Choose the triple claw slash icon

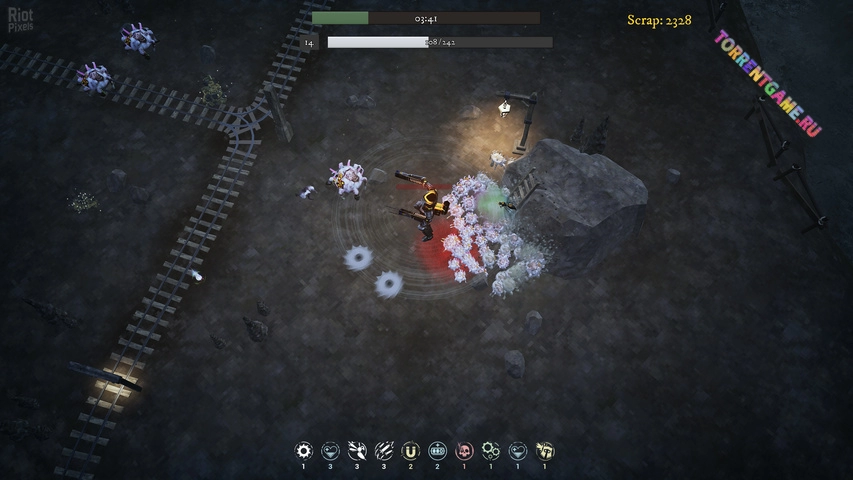pyautogui.click(x=384, y=451)
